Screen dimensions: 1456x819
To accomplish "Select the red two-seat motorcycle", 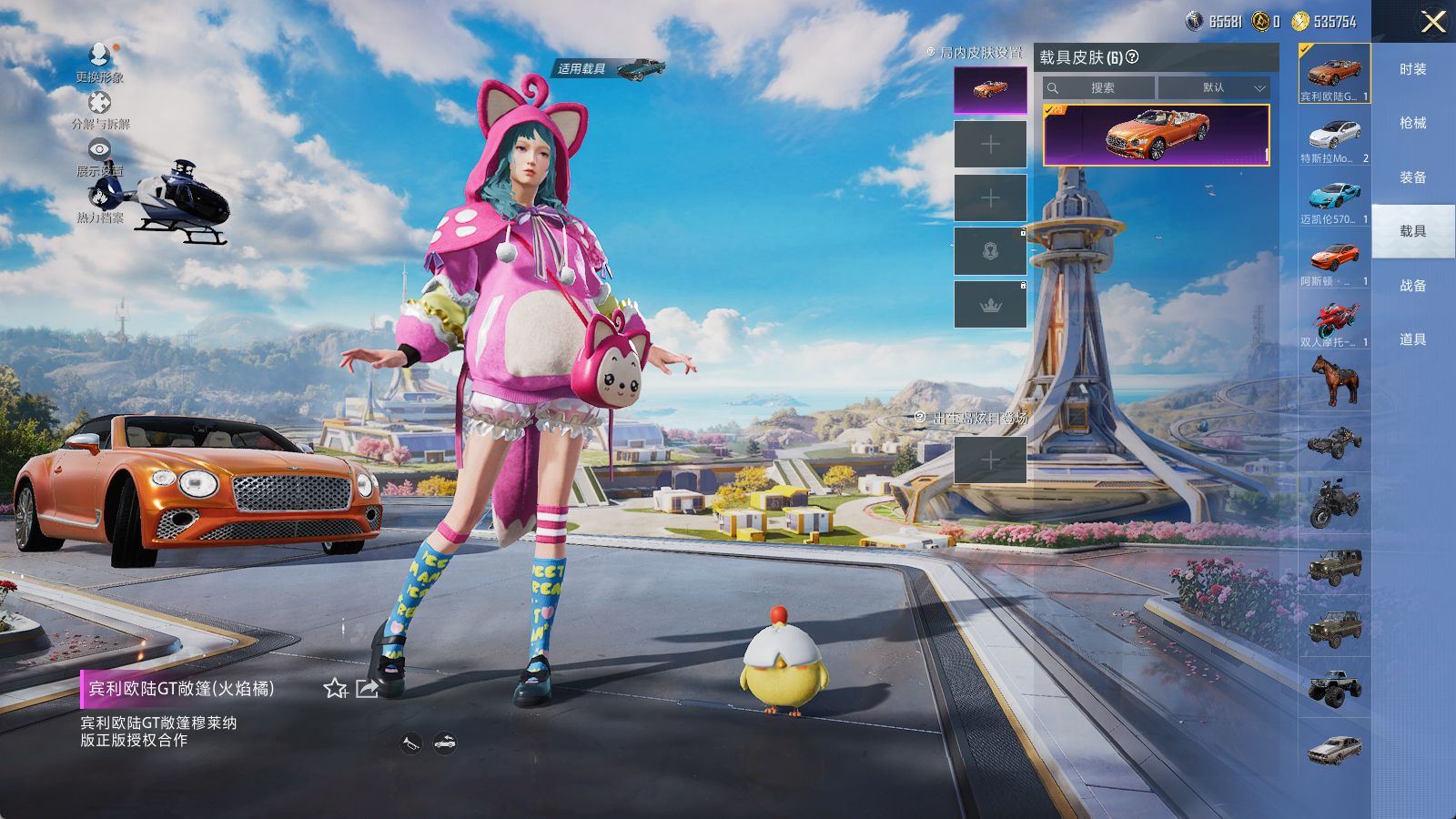I will 1334,323.
